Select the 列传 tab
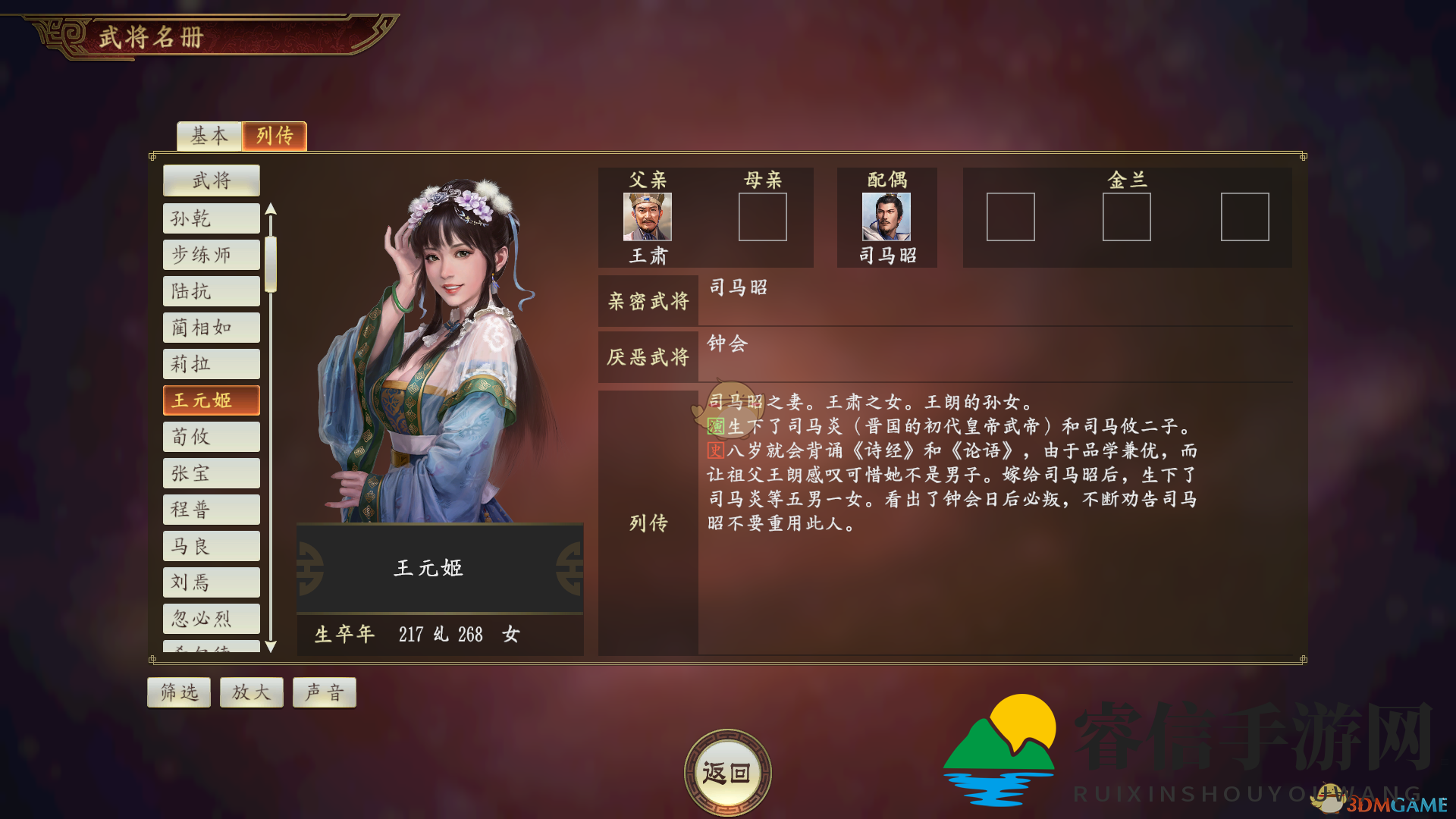Viewport: 1456px width, 819px height. [275, 136]
